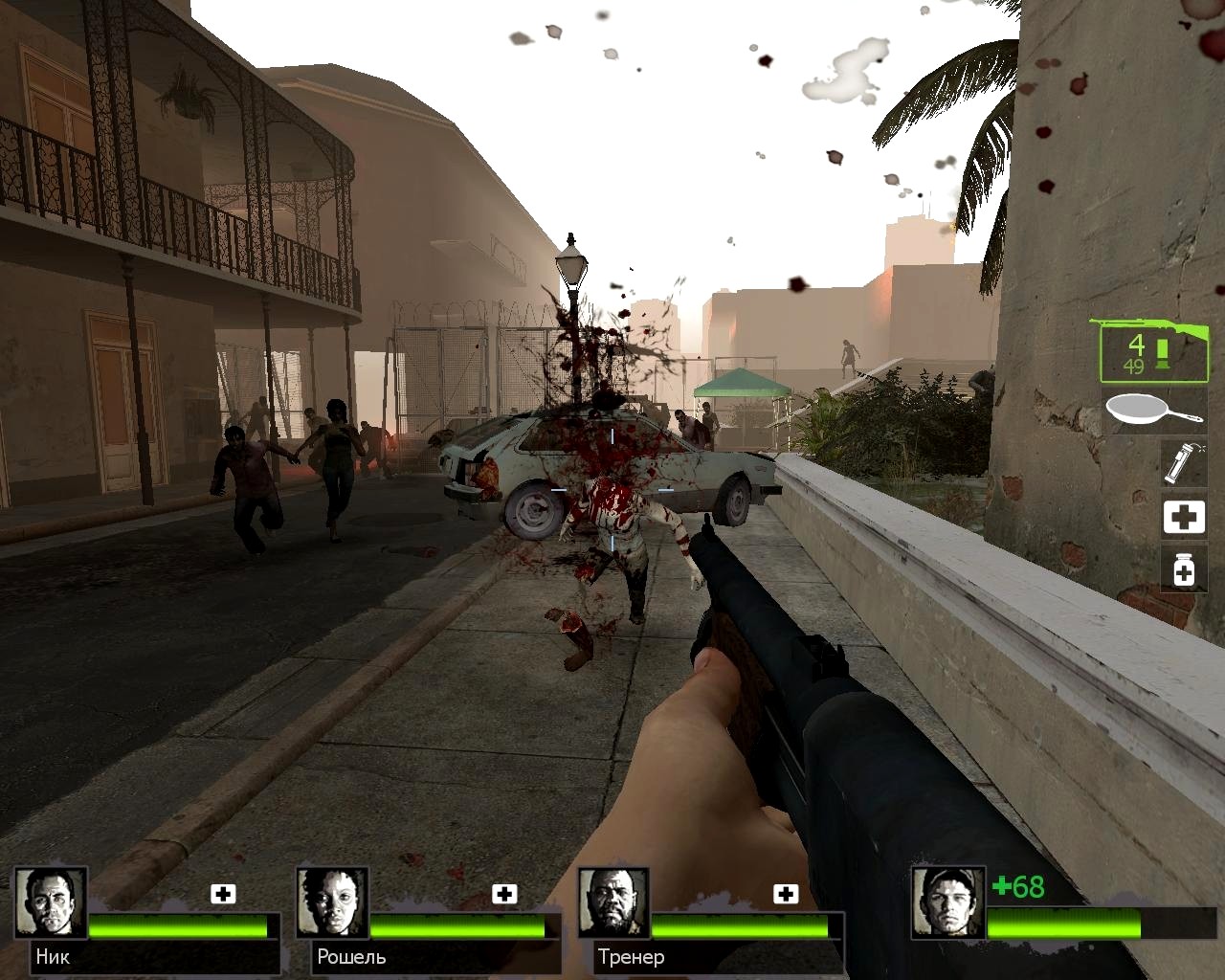Select Rochelle's teammate portrait
Screen dimensions: 1225x980
[332, 903]
